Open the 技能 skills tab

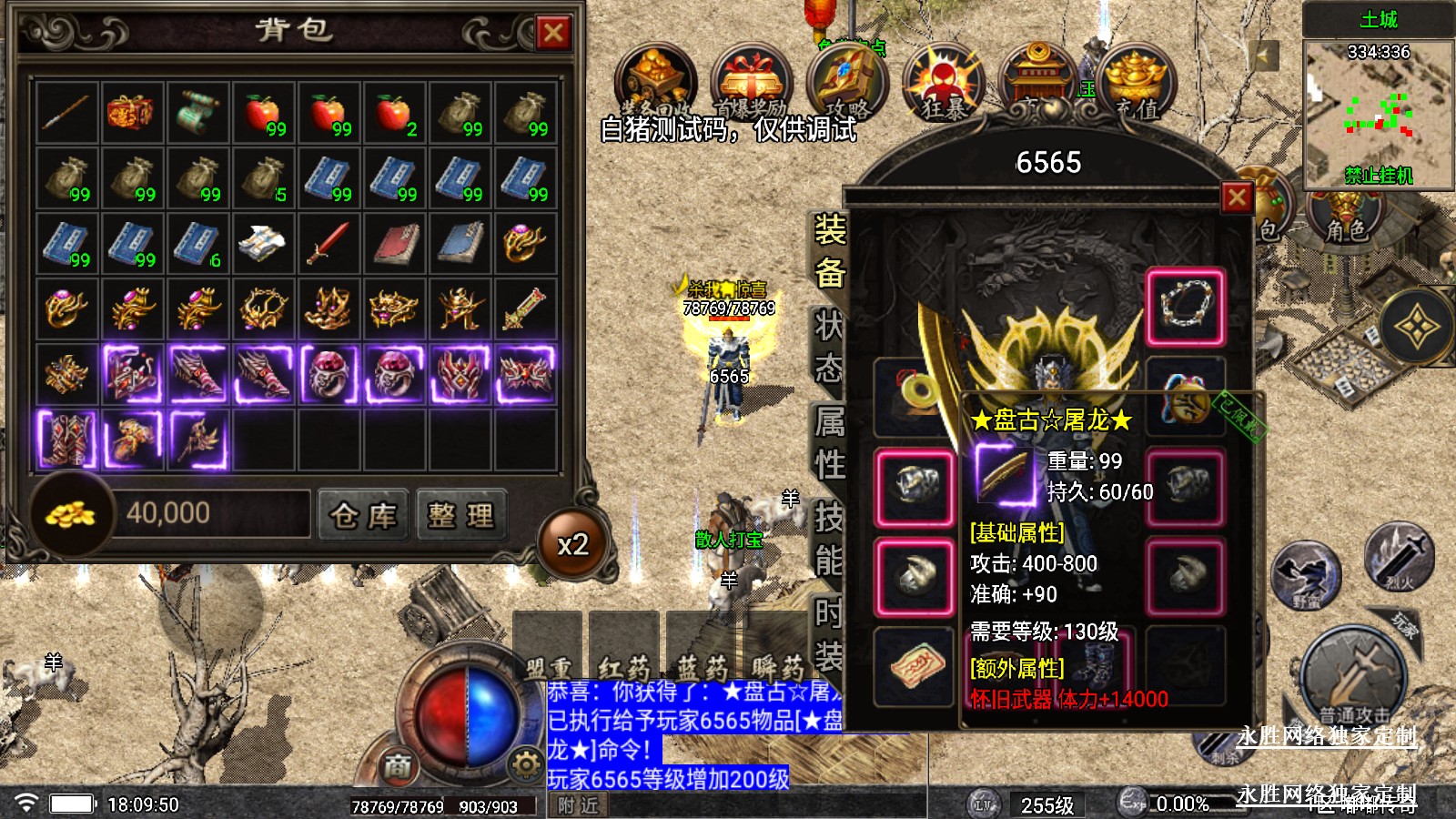(829, 540)
